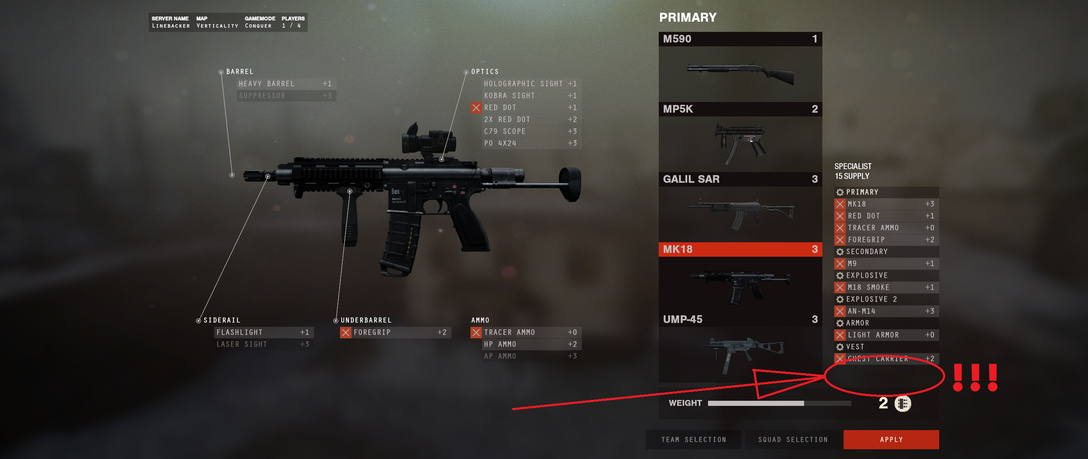Image resolution: width=1088 pixels, height=459 pixels.
Task: Remove Light Armor in loadout summary
Action: tap(840, 335)
